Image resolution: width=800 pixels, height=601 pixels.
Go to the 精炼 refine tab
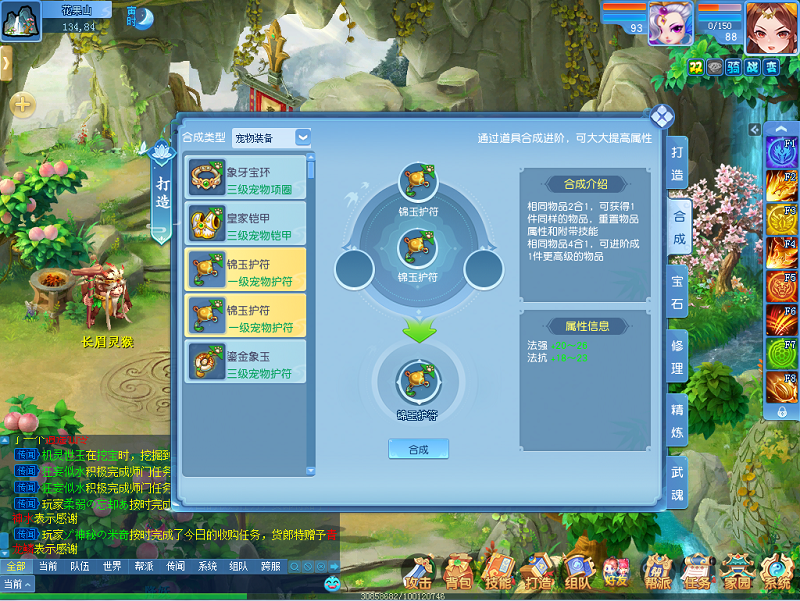point(678,420)
